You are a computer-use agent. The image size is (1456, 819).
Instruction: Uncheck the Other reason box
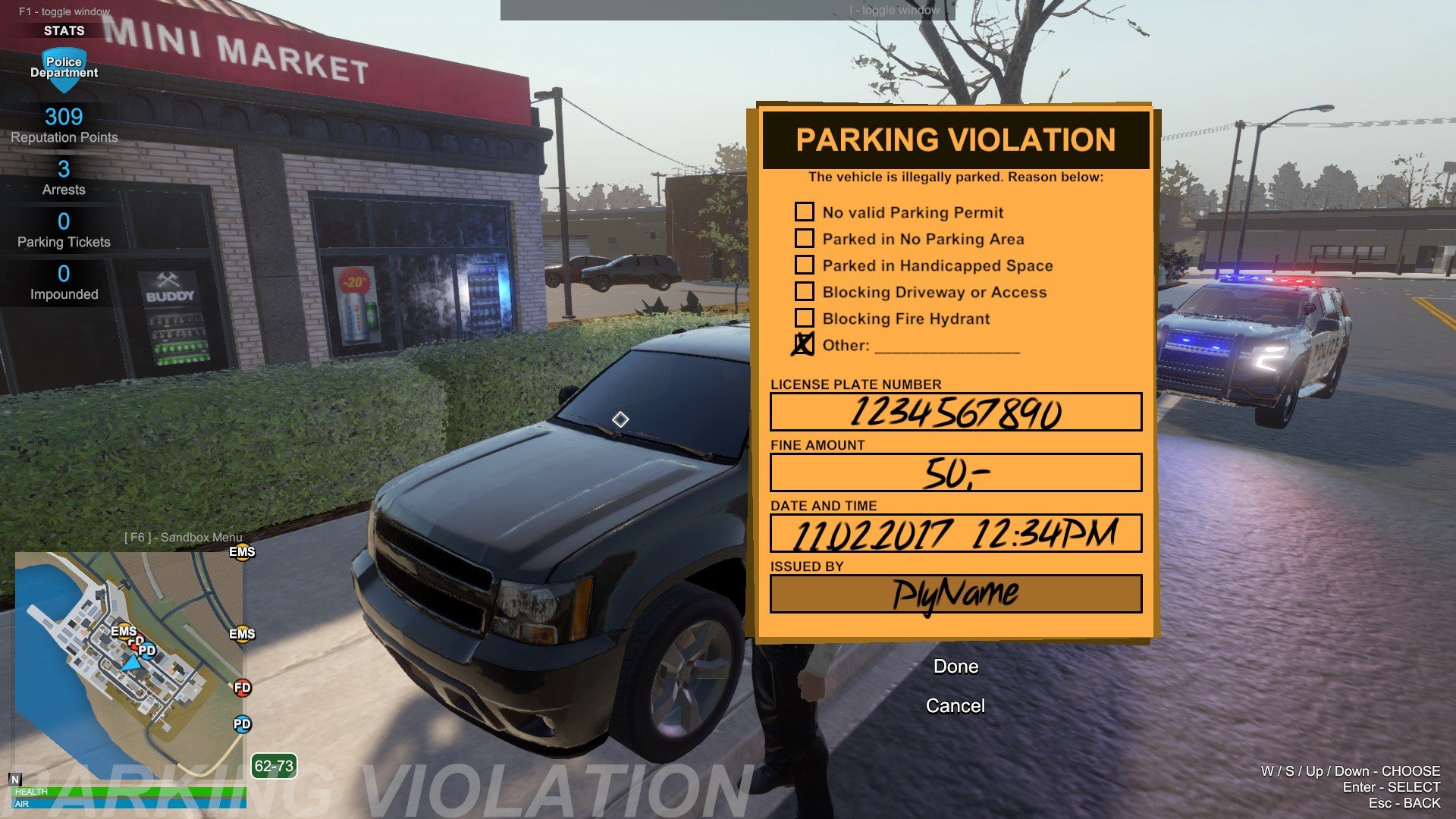804,344
